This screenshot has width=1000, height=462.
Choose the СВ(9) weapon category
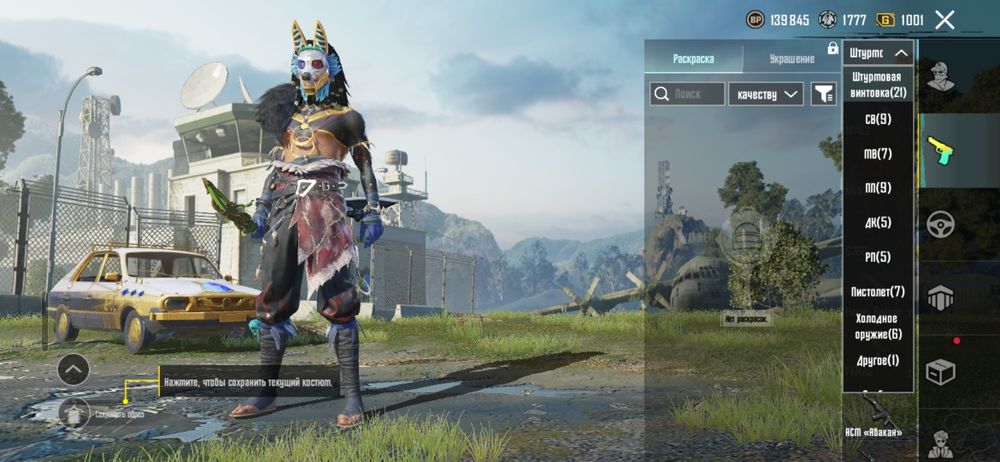pyautogui.click(x=877, y=120)
